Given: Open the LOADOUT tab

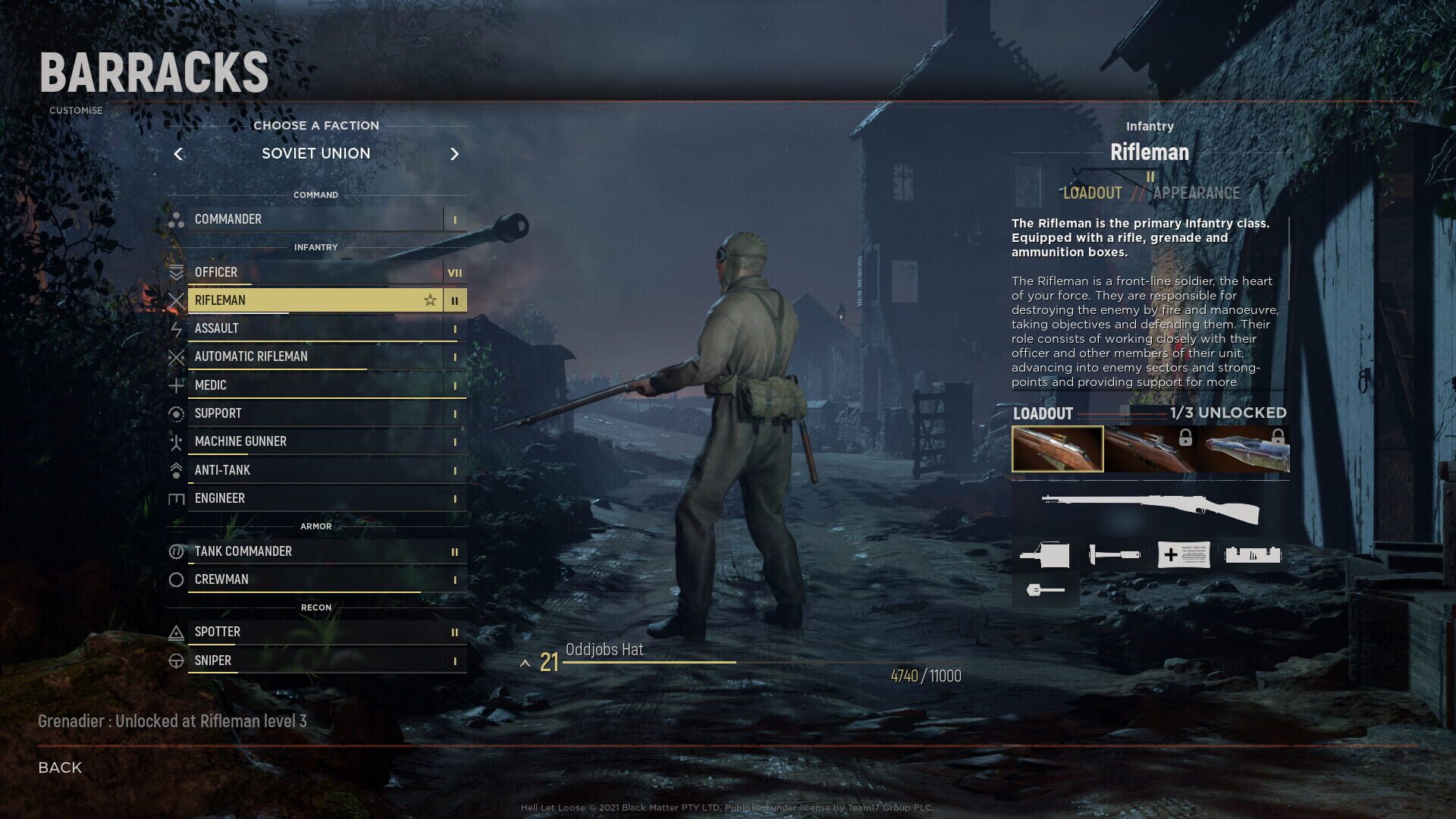Looking at the screenshot, I should coord(1092,193).
